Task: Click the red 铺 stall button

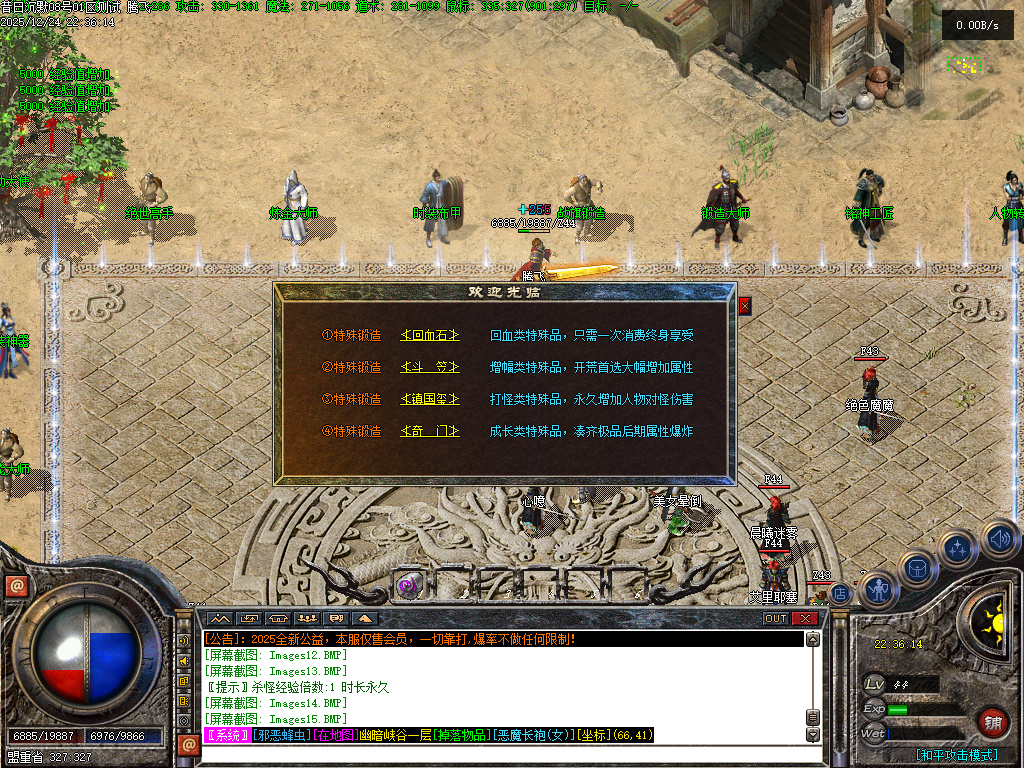Action: [x=992, y=721]
